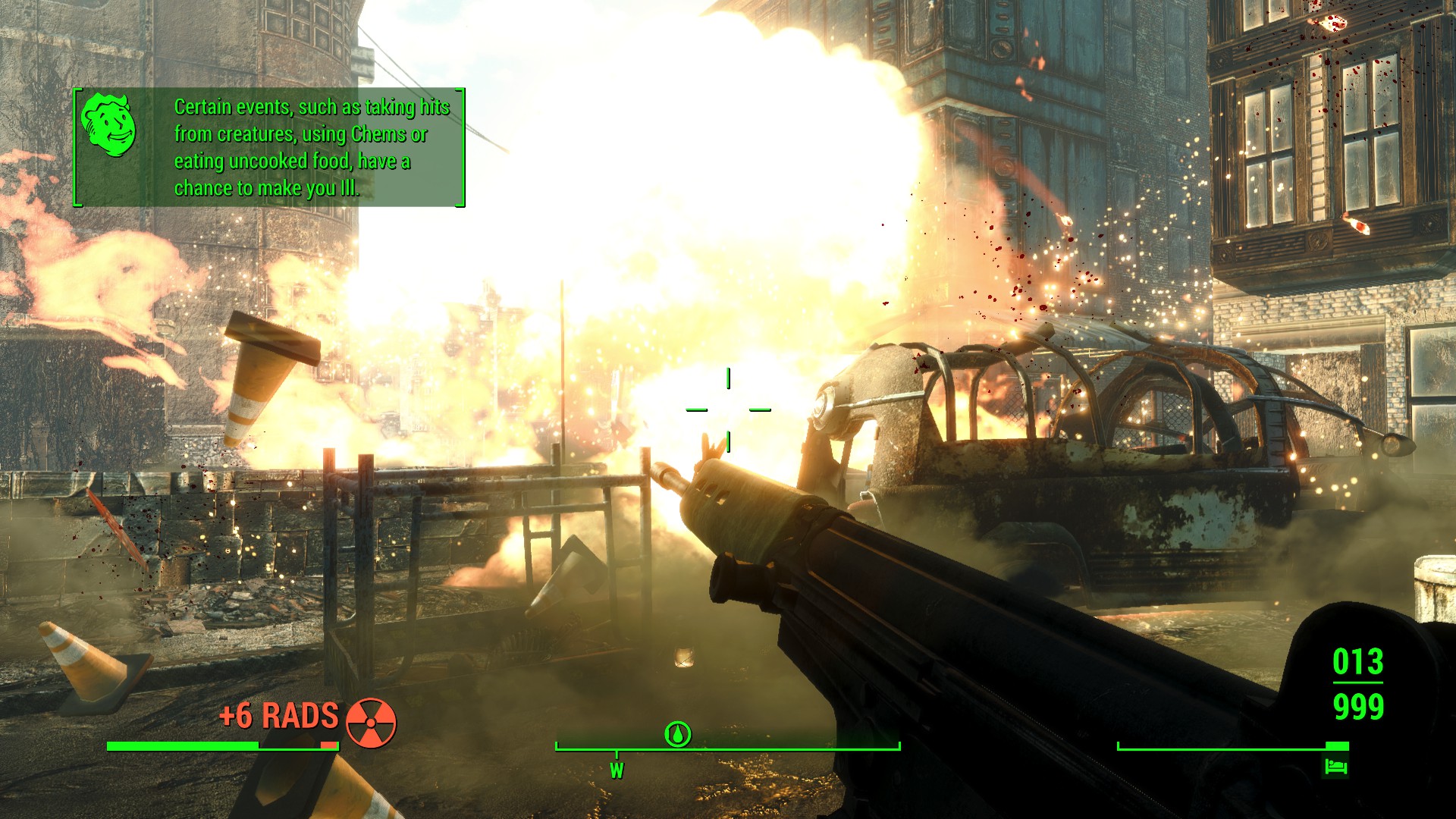Click the green bed tiredness icon
Screen dimensions: 1456x819
pyautogui.click(x=1336, y=766)
